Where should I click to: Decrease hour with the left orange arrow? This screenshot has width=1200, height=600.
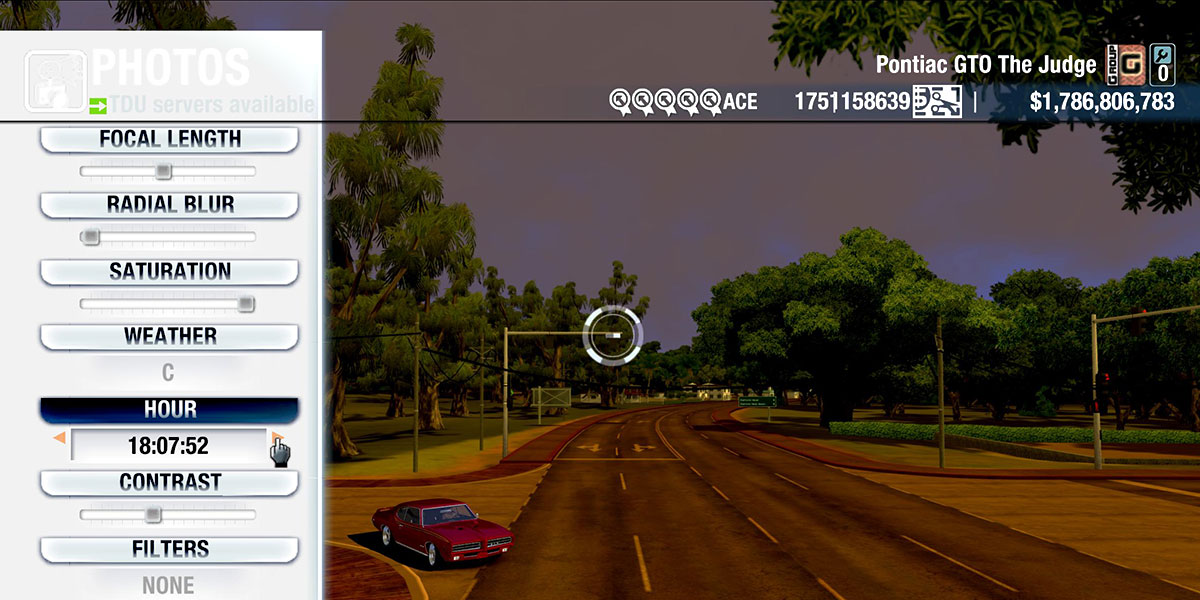(60, 438)
